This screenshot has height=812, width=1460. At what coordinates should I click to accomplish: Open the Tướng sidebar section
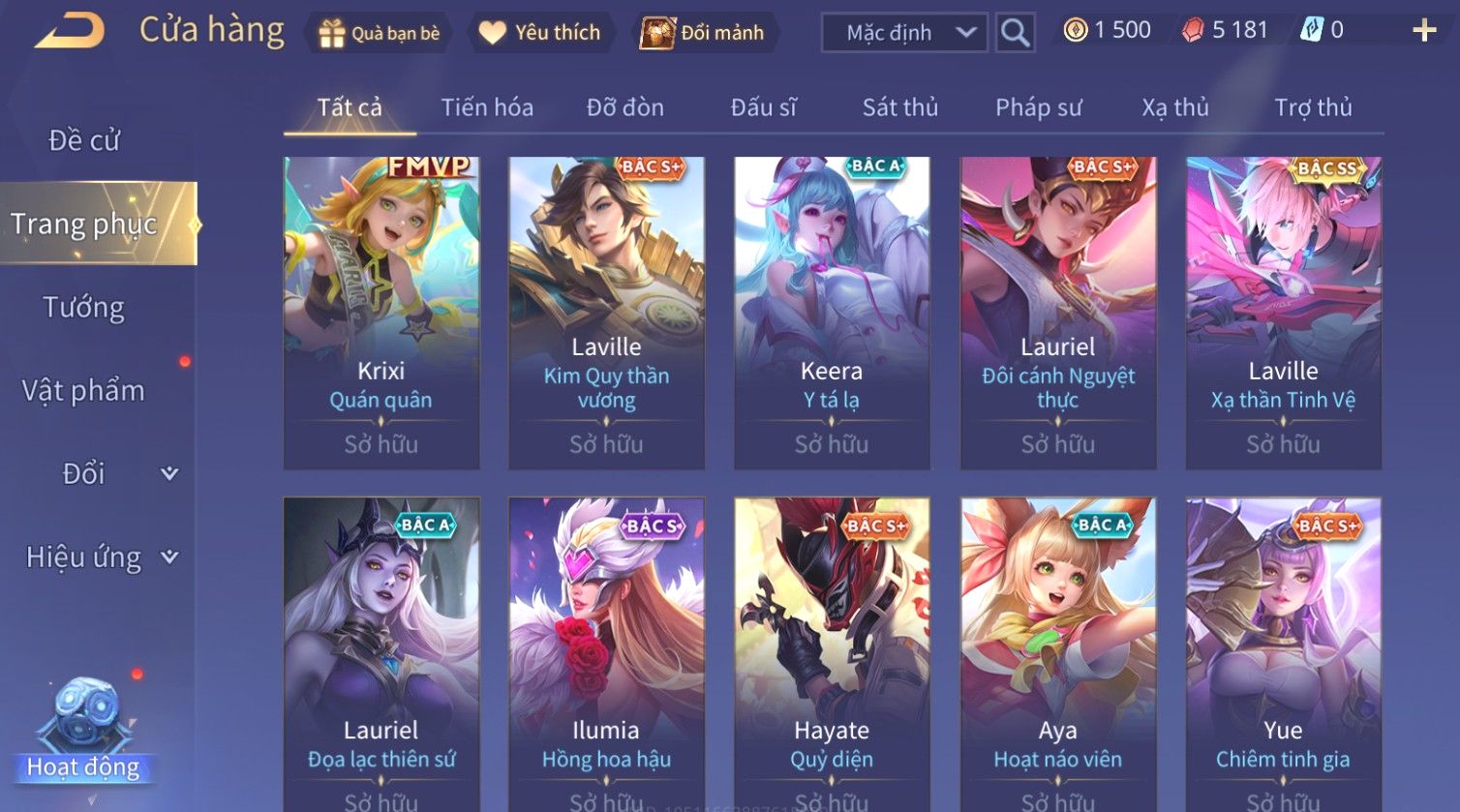coord(84,308)
